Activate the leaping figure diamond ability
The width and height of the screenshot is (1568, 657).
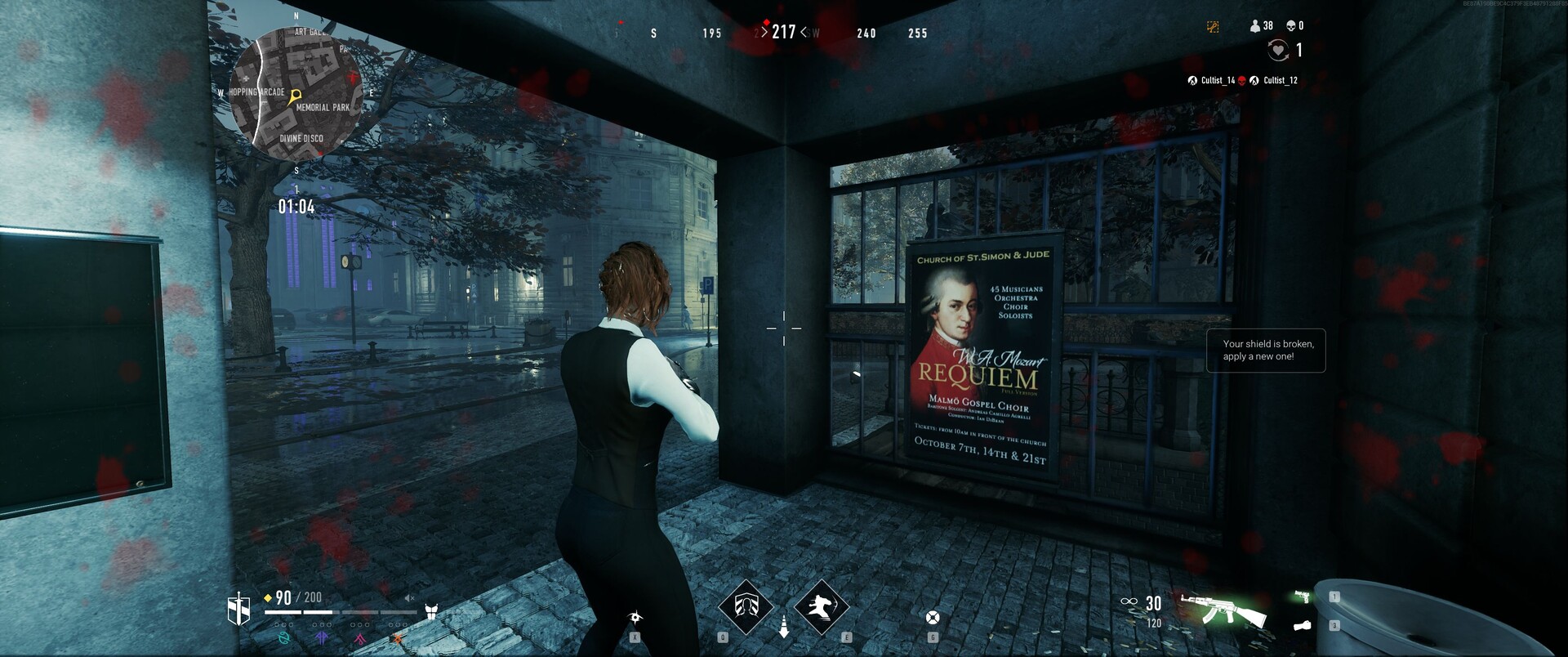[x=821, y=607]
